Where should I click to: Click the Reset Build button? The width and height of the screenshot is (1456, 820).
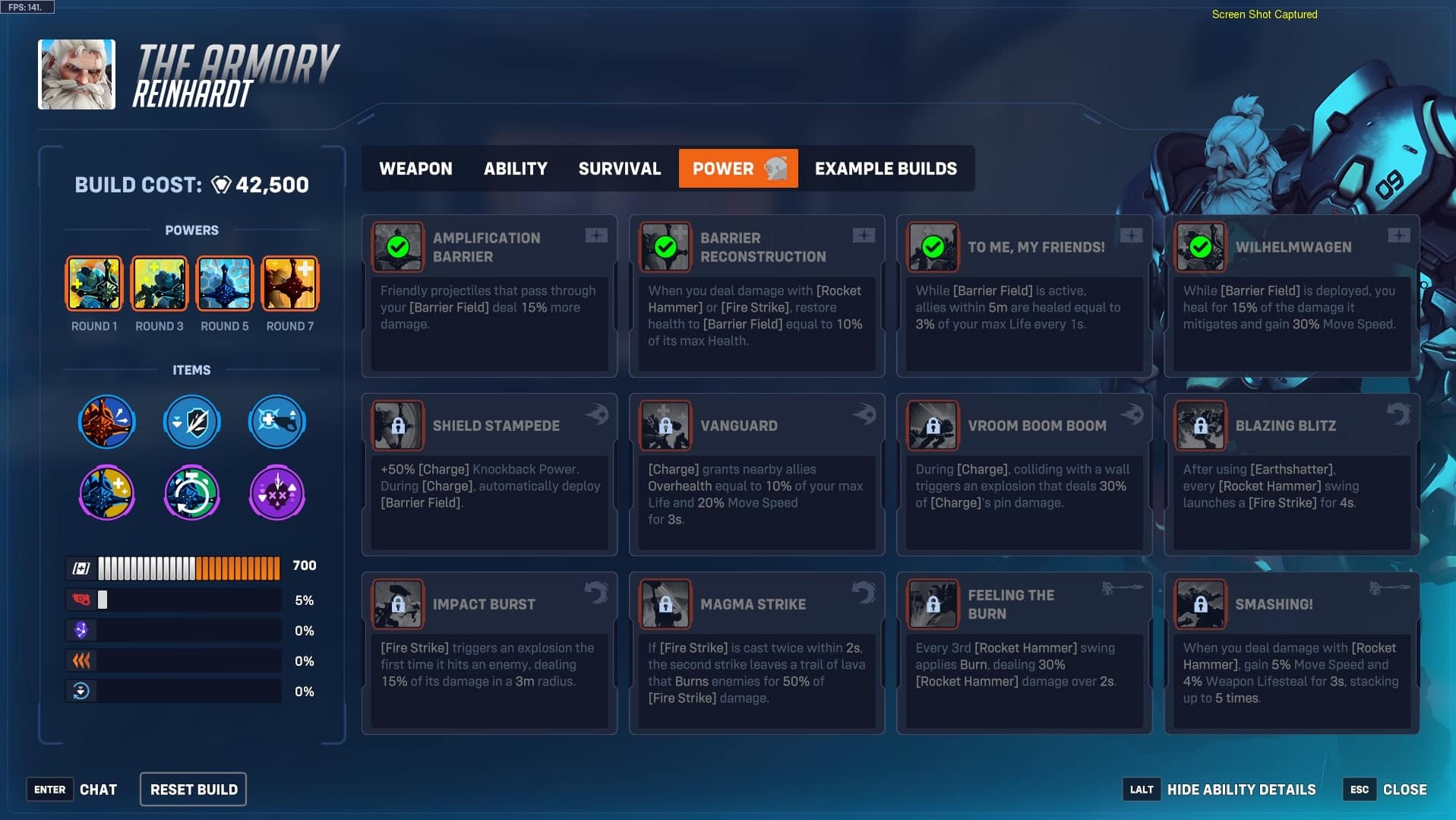click(x=192, y=789)
